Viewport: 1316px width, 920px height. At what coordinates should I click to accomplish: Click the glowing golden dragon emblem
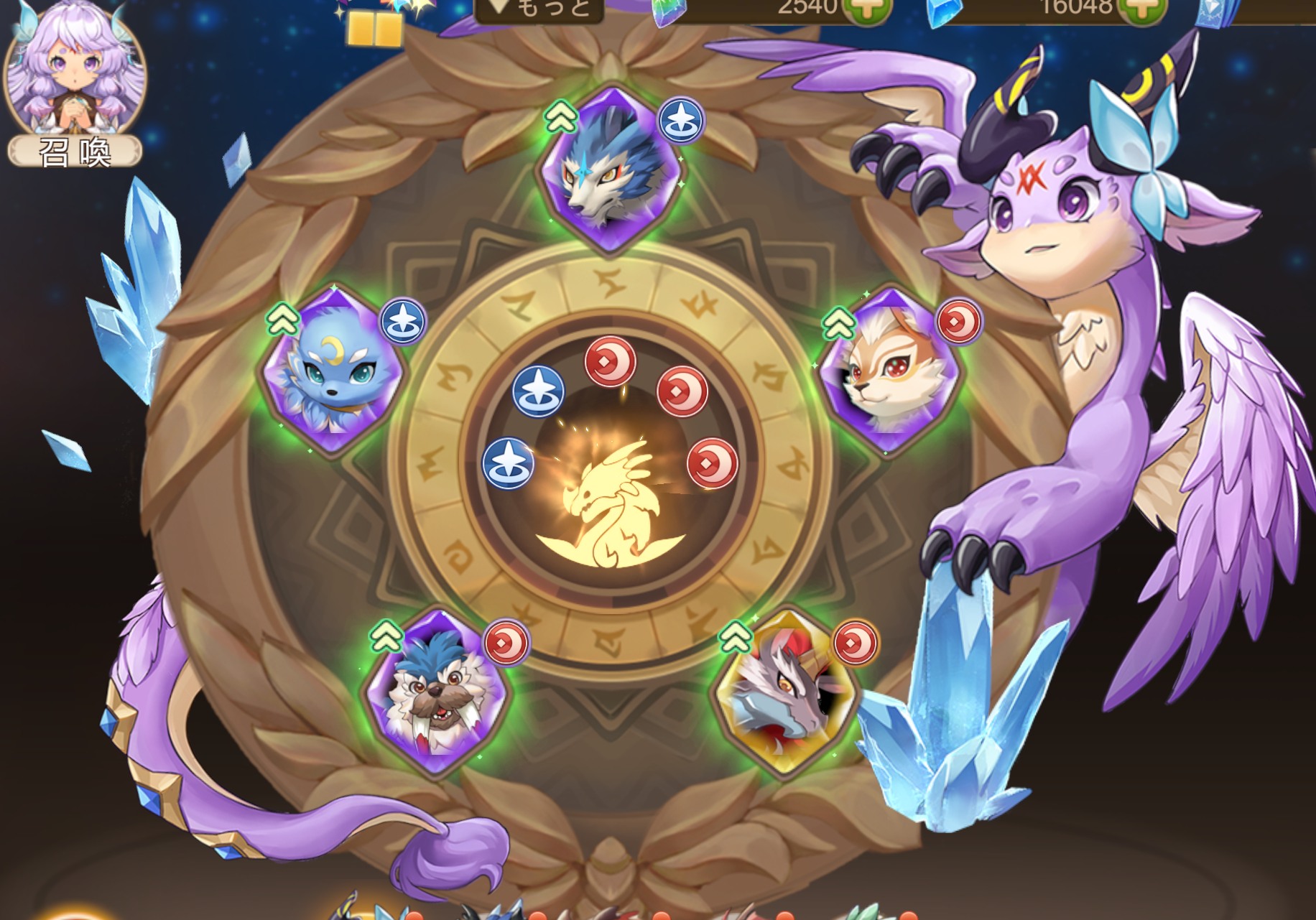pos(611,503)
